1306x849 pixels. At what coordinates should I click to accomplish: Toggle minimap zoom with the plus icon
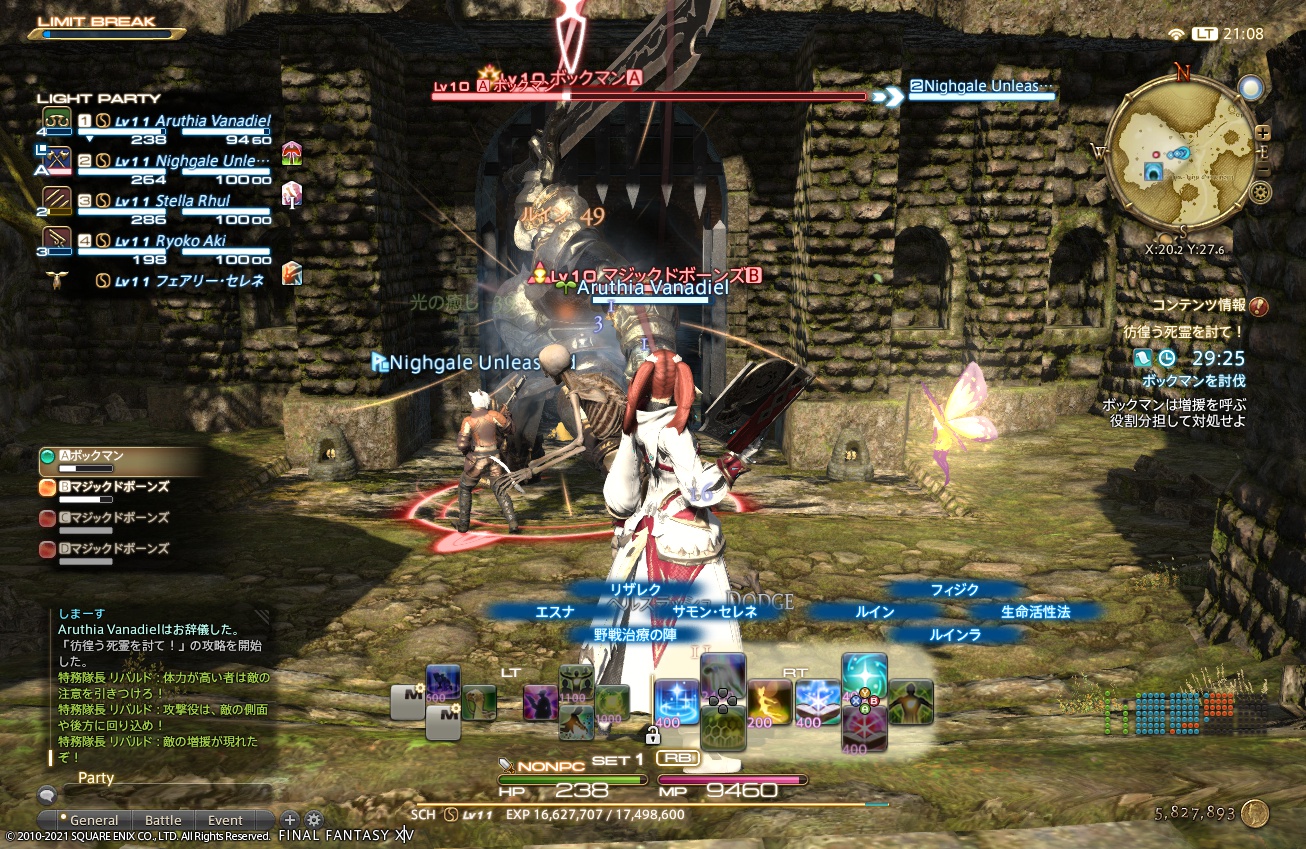point(1264,131)
